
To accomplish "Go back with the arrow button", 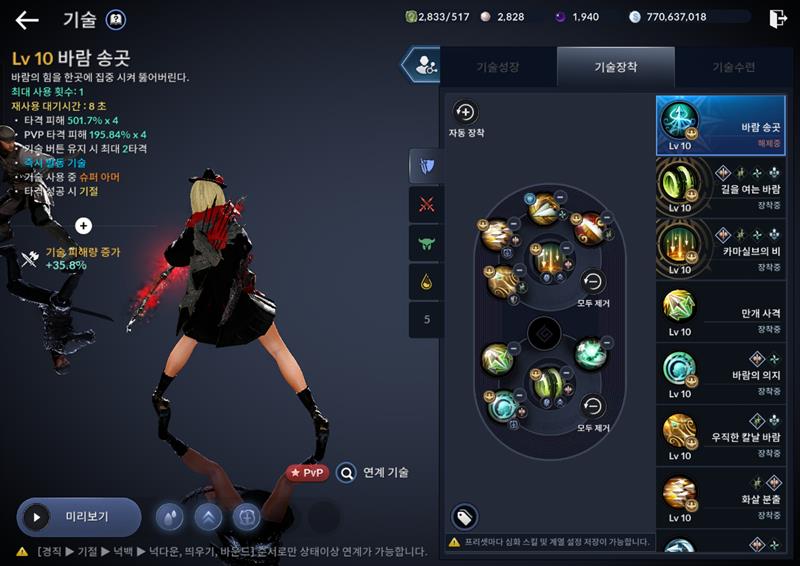I will 26,19.
